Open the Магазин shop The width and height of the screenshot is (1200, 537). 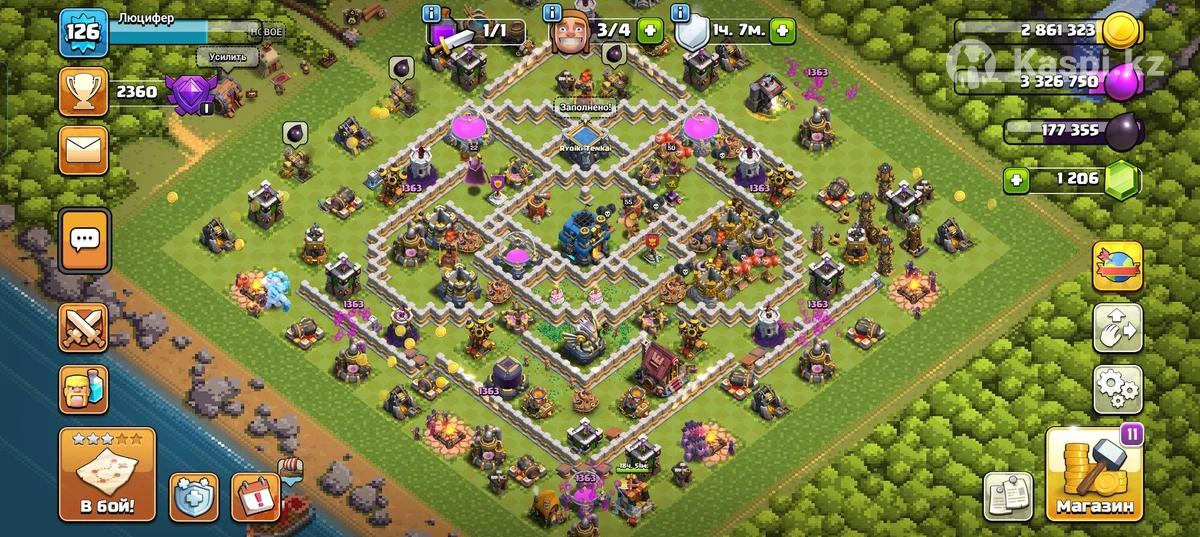(x=1094, y=475)
